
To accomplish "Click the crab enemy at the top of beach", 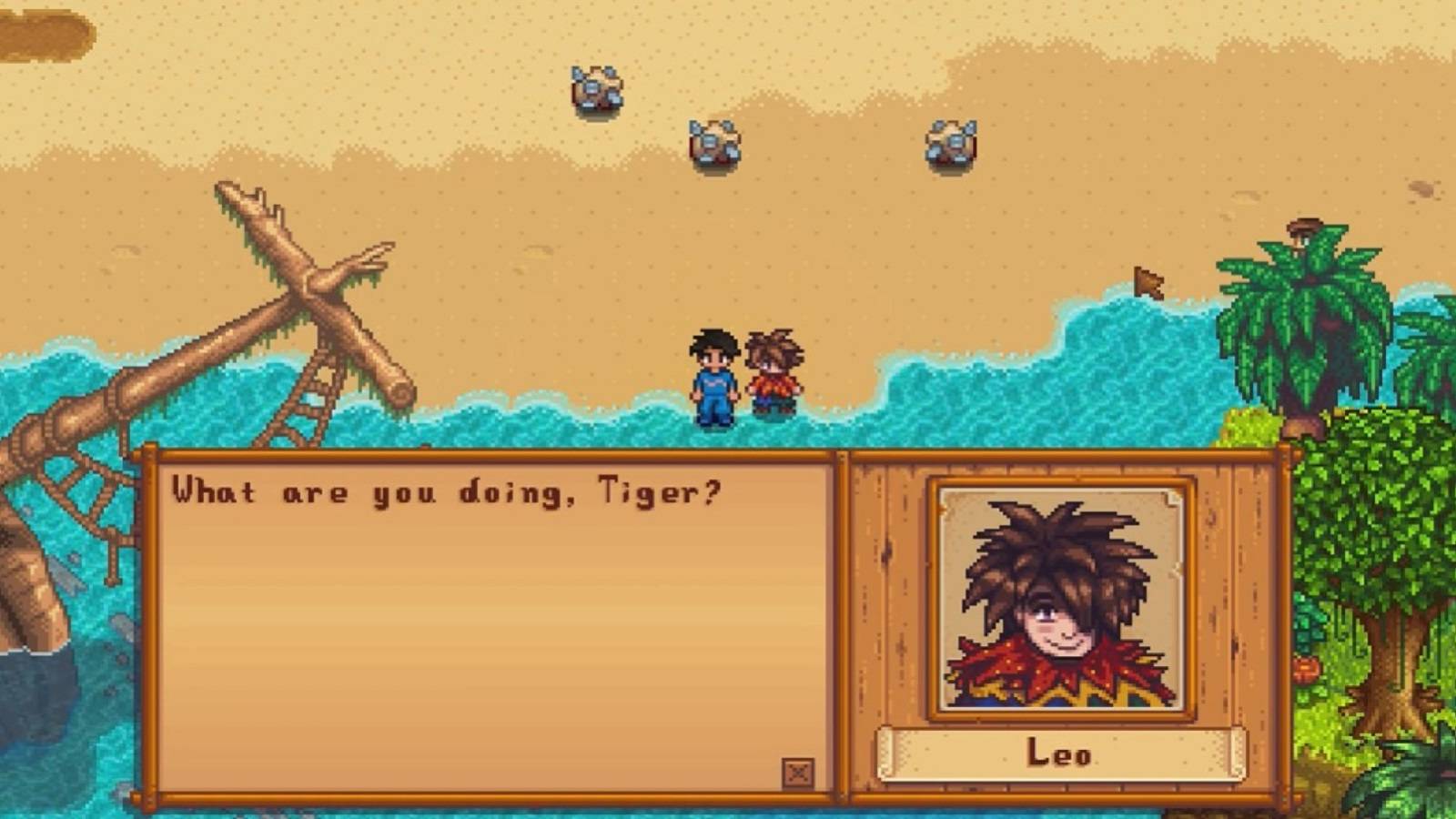I will pyautogui.click(x=594, y=86).
